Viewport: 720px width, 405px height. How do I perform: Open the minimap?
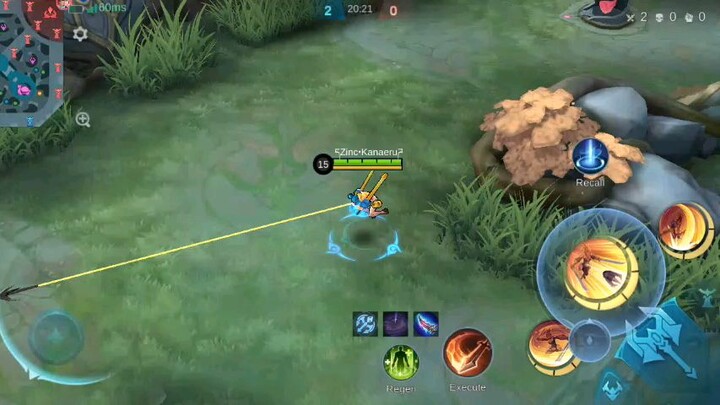pos(30,60)
